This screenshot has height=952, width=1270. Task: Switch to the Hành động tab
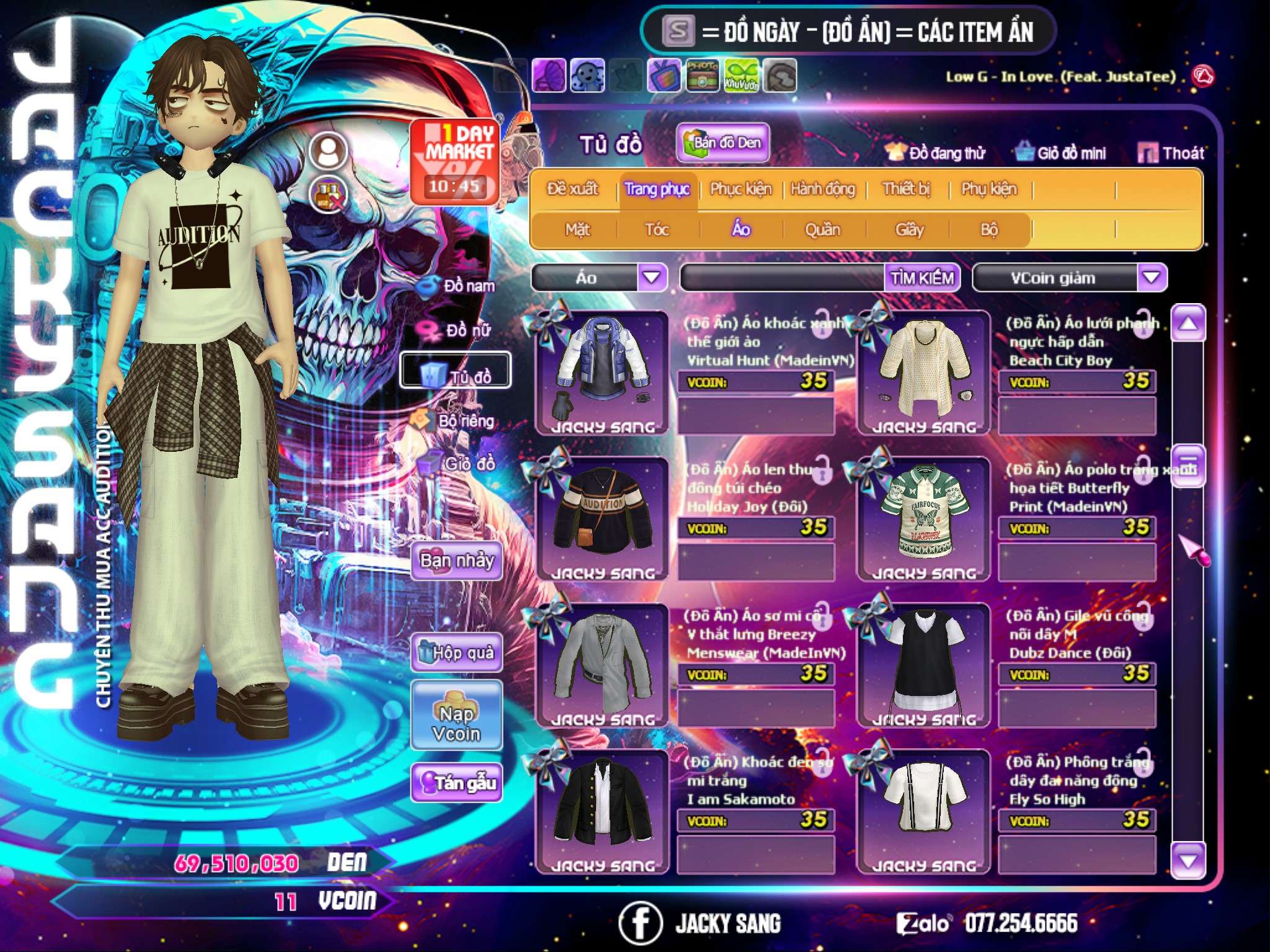click(x=822, y=189)
